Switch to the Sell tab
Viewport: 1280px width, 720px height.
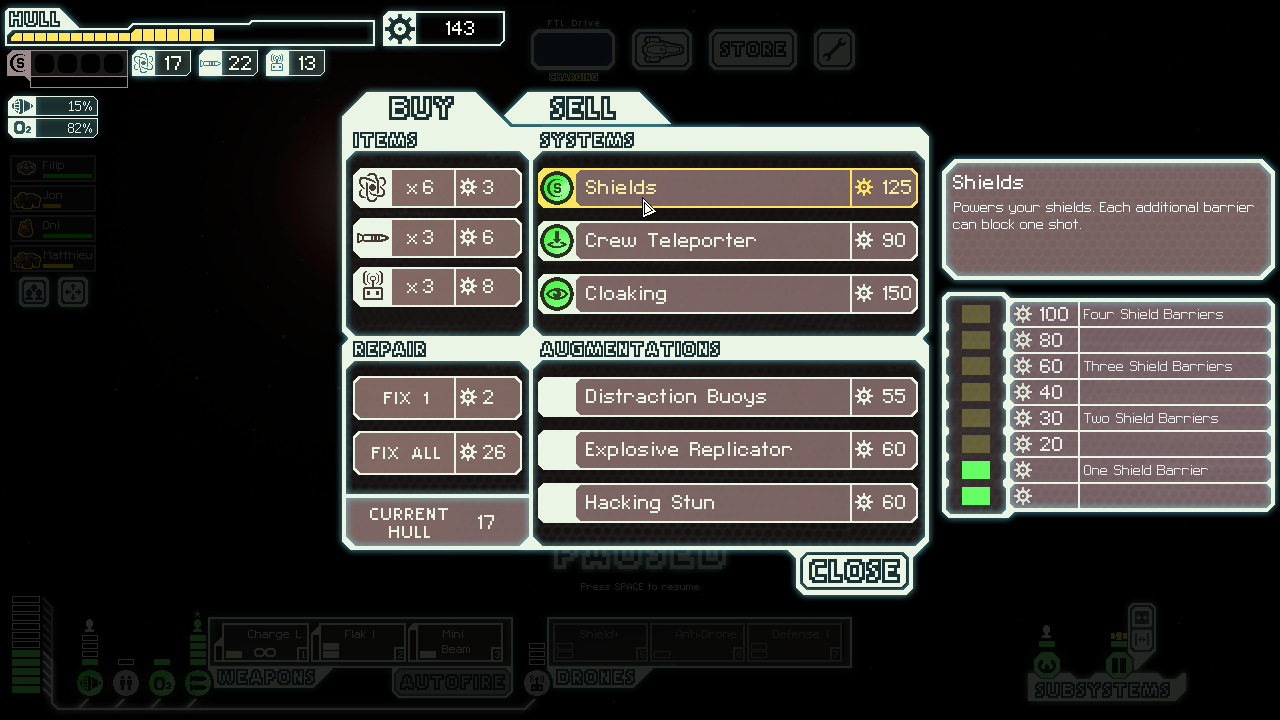(582, 108)
